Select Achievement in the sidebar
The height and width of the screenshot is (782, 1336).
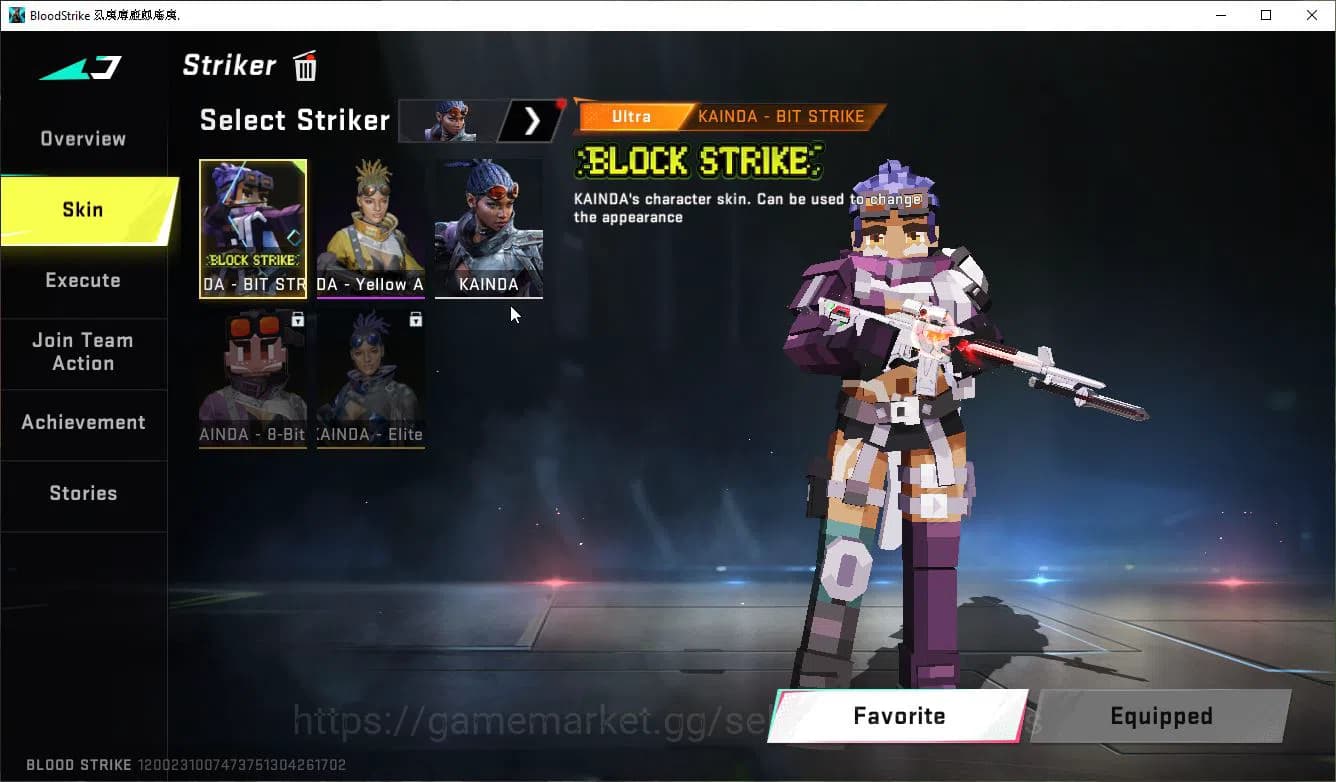[x=84, y=422]
